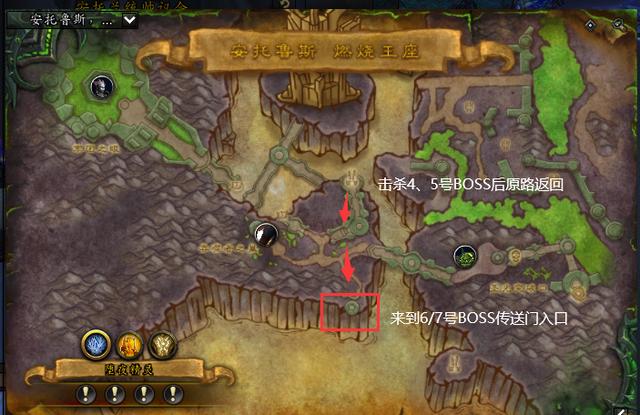Choose the bronze winged emblem icon
640x415 pixels.
click(x=162, y=345)
